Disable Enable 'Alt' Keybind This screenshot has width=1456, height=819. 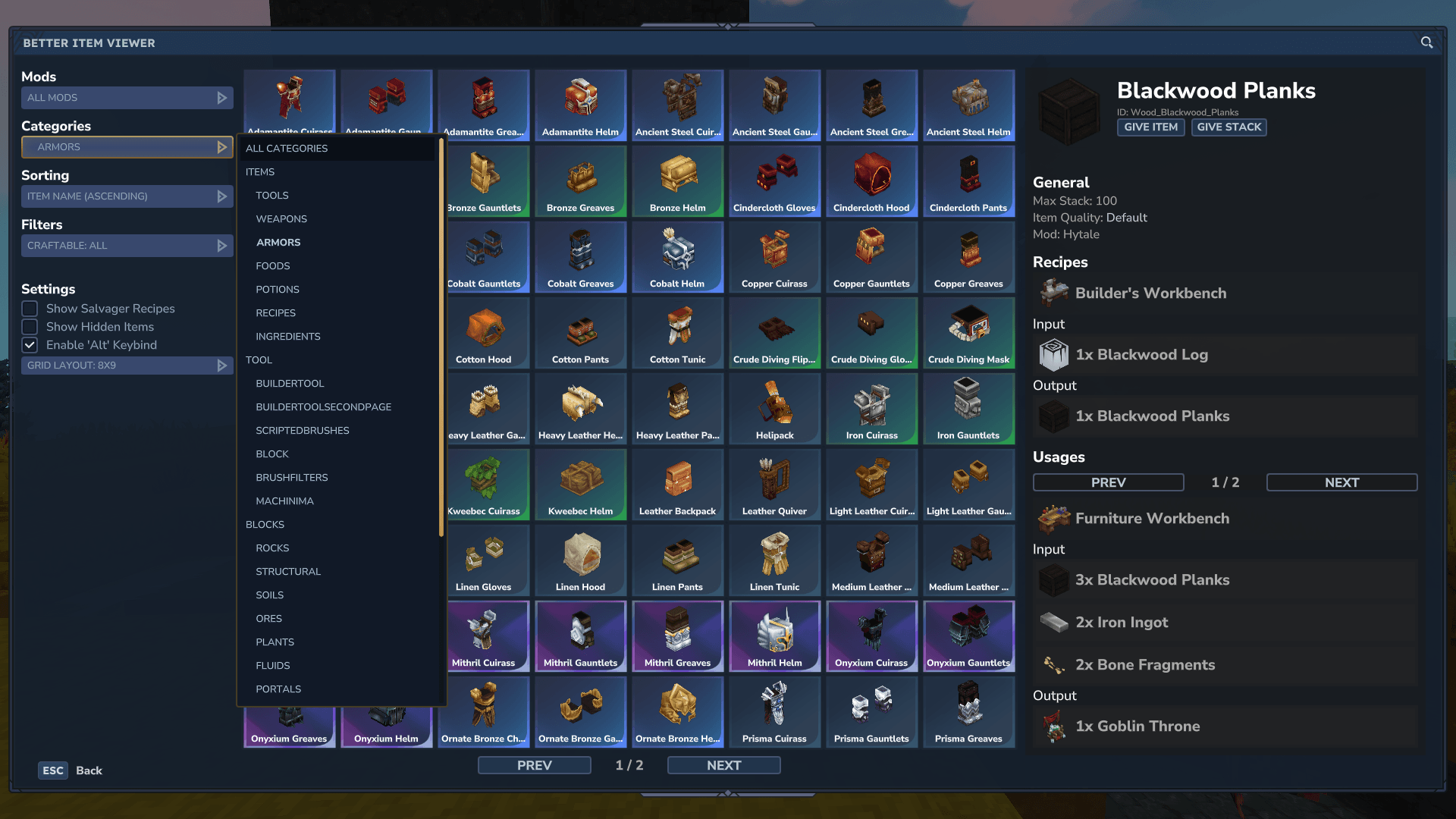pyautogui.click(x=30, y=345)
